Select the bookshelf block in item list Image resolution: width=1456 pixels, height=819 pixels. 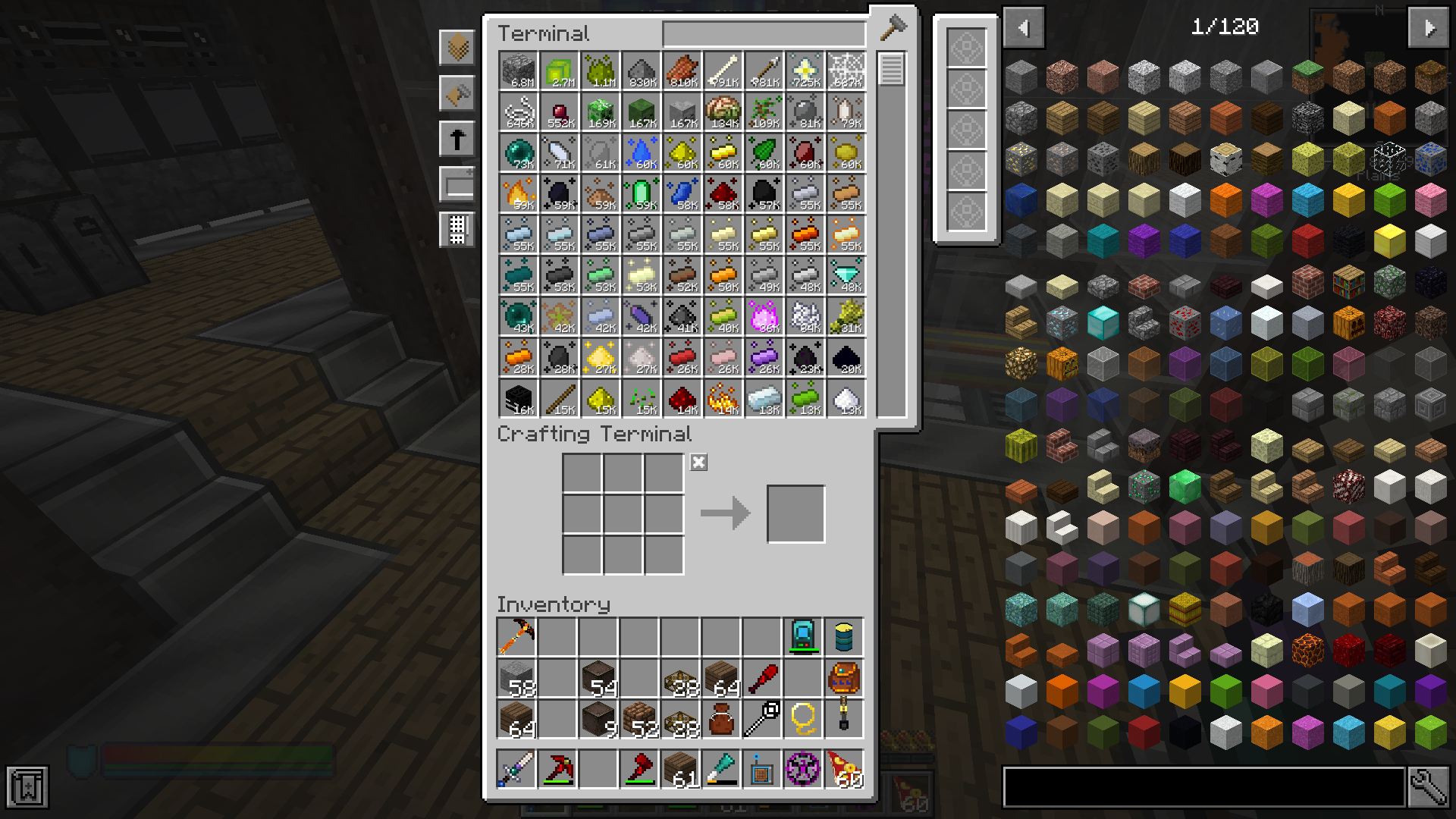(x=1348, y=282)
